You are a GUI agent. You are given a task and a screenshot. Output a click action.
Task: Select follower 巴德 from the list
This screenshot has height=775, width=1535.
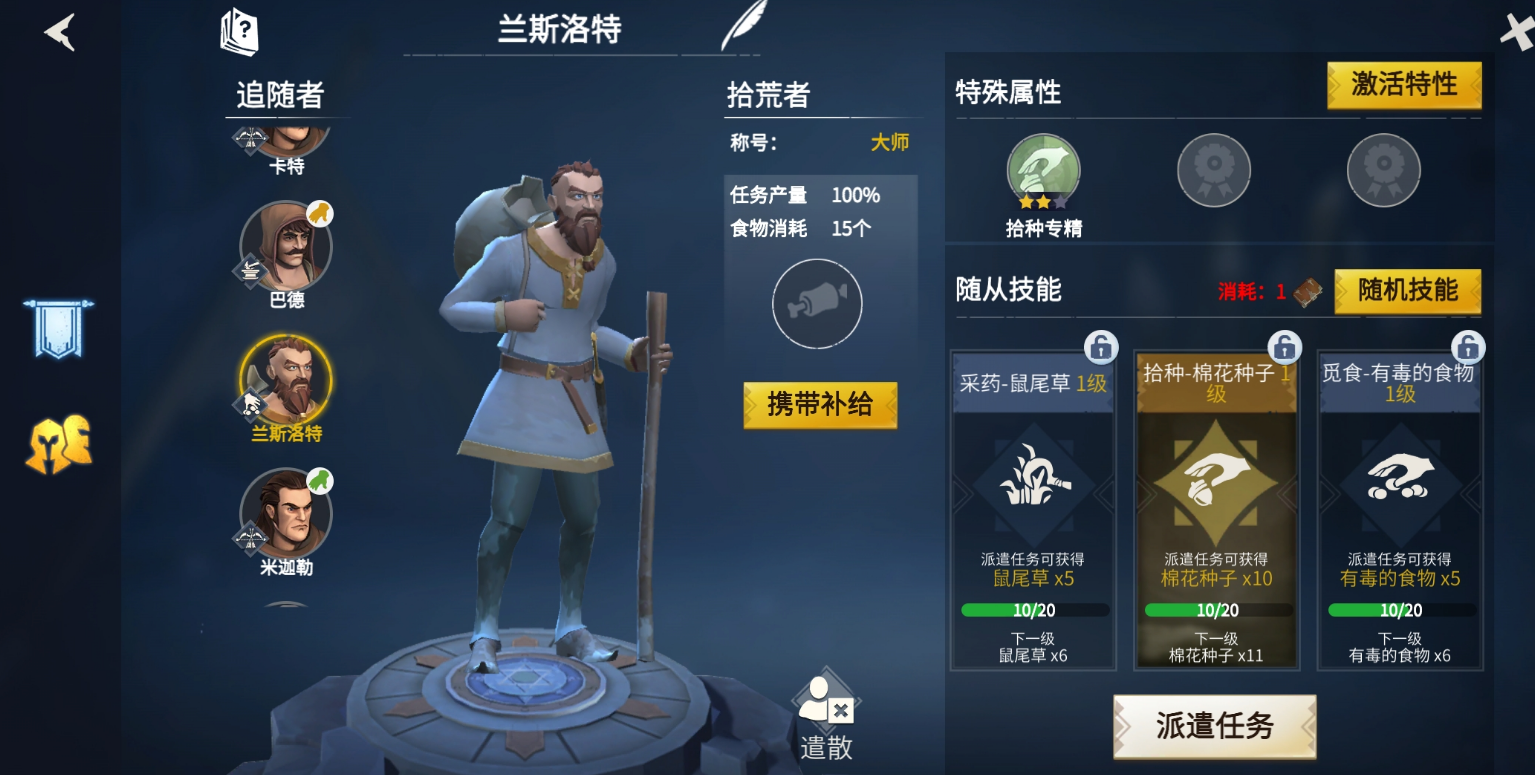(x=286, y=247)
